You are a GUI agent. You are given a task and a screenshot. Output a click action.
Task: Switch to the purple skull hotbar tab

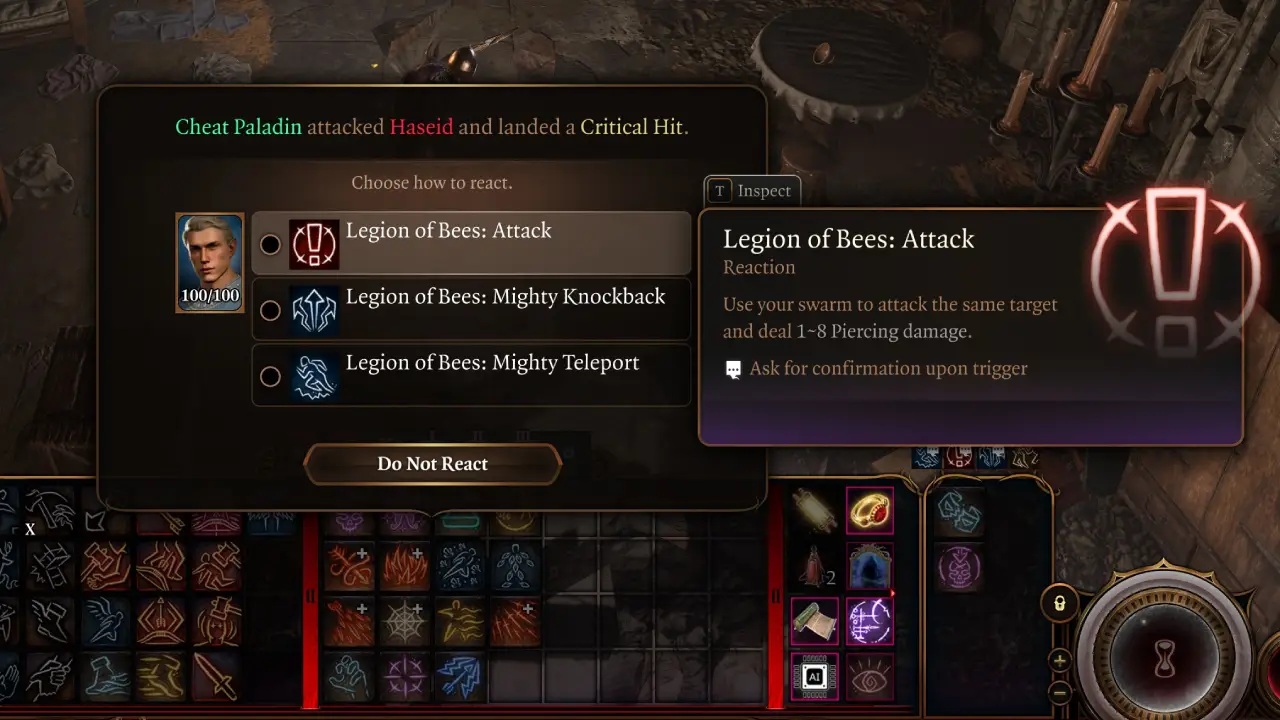click(x=959, y=566)
